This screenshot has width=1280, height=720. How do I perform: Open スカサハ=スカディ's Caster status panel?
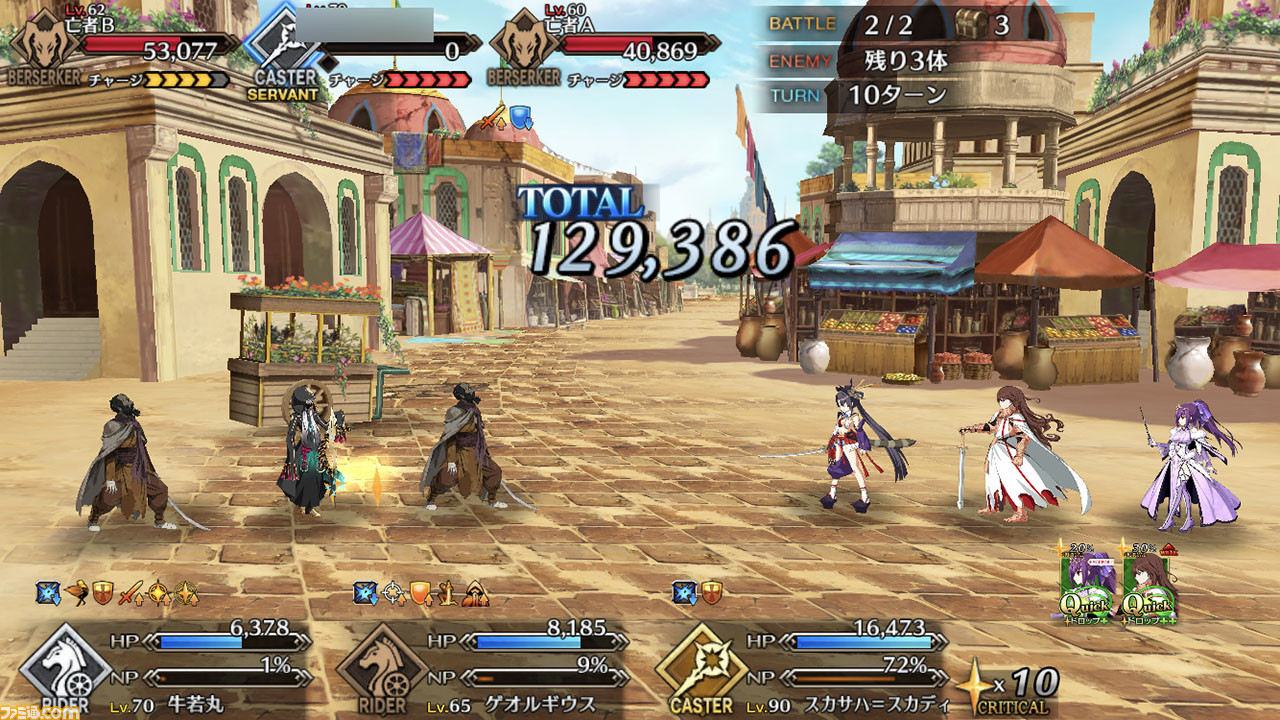click(800, 663)
